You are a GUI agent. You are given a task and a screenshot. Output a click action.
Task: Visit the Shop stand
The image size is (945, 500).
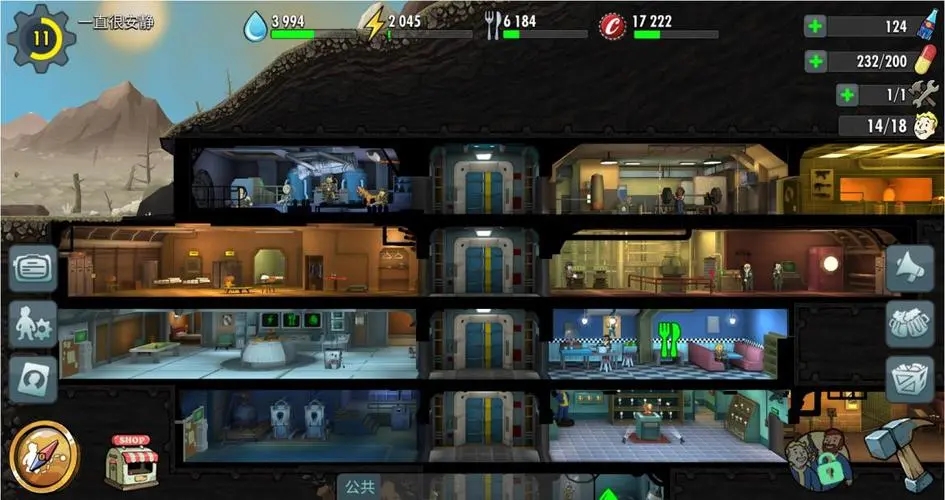[x=132, y=461]
